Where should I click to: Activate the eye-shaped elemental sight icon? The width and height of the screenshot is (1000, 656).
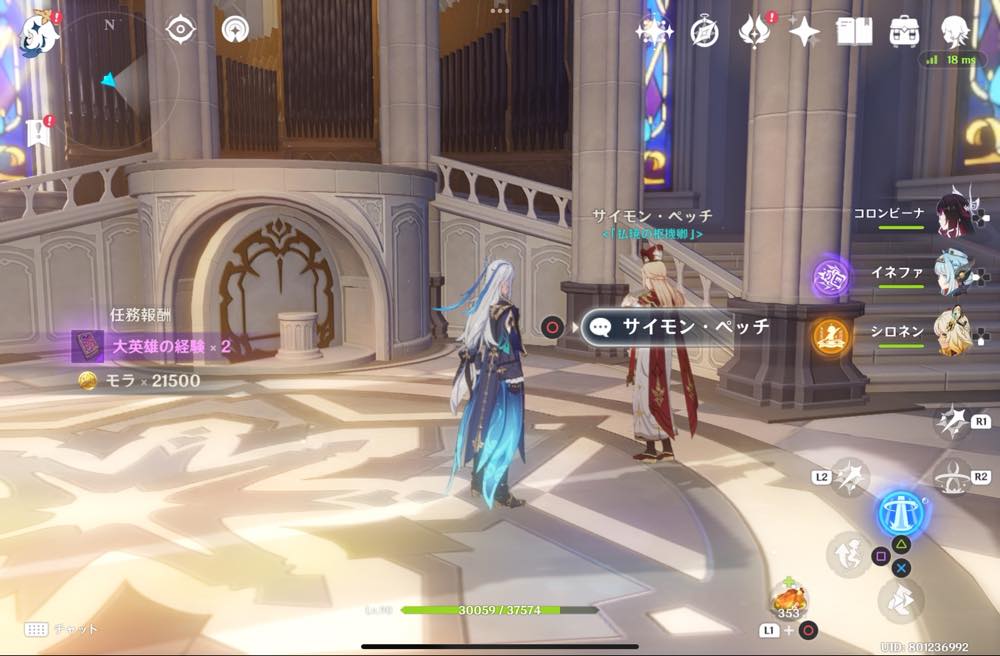pos(180,29)
